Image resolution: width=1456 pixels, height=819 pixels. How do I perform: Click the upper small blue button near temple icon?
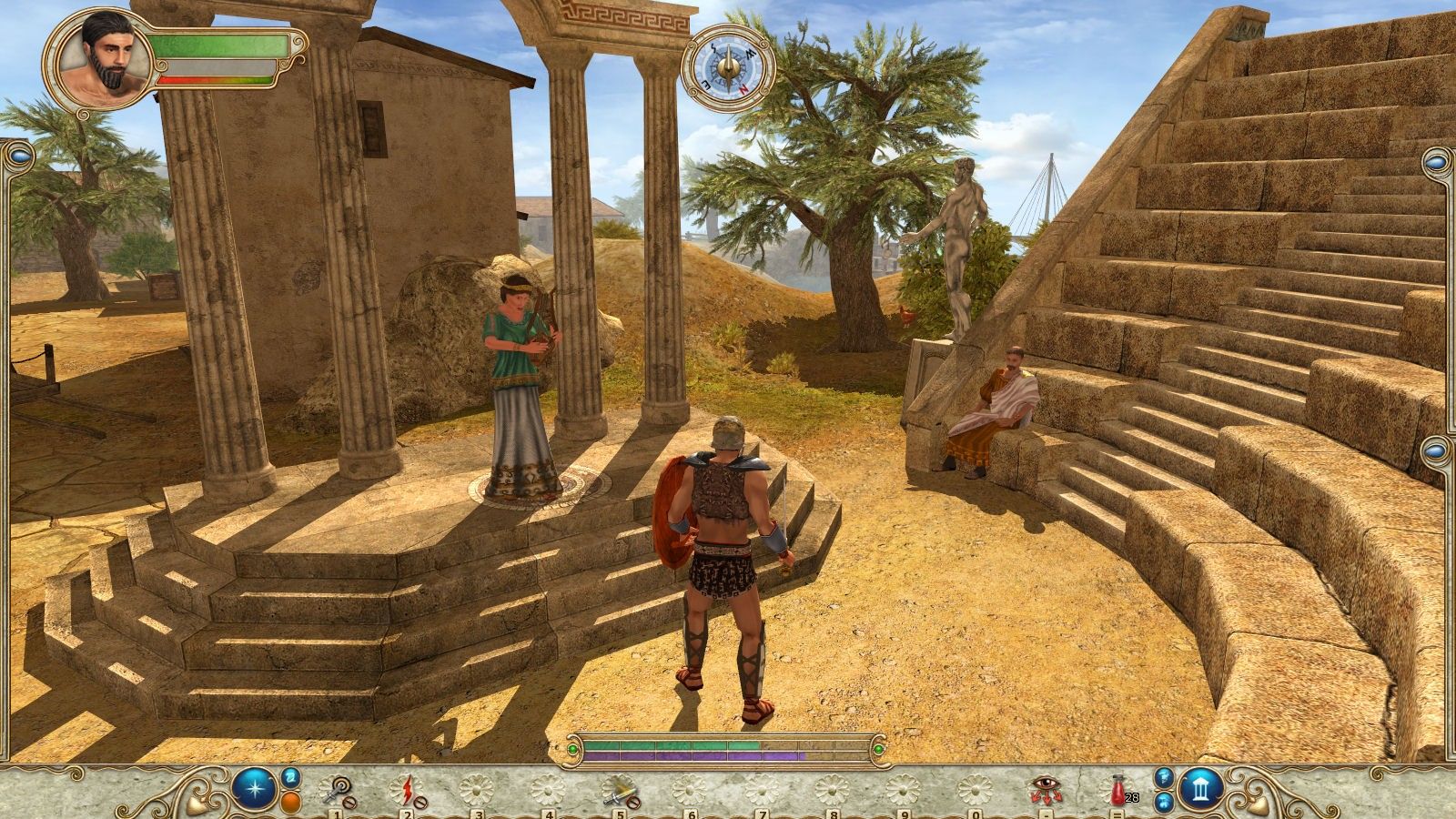pos(1165,776)
